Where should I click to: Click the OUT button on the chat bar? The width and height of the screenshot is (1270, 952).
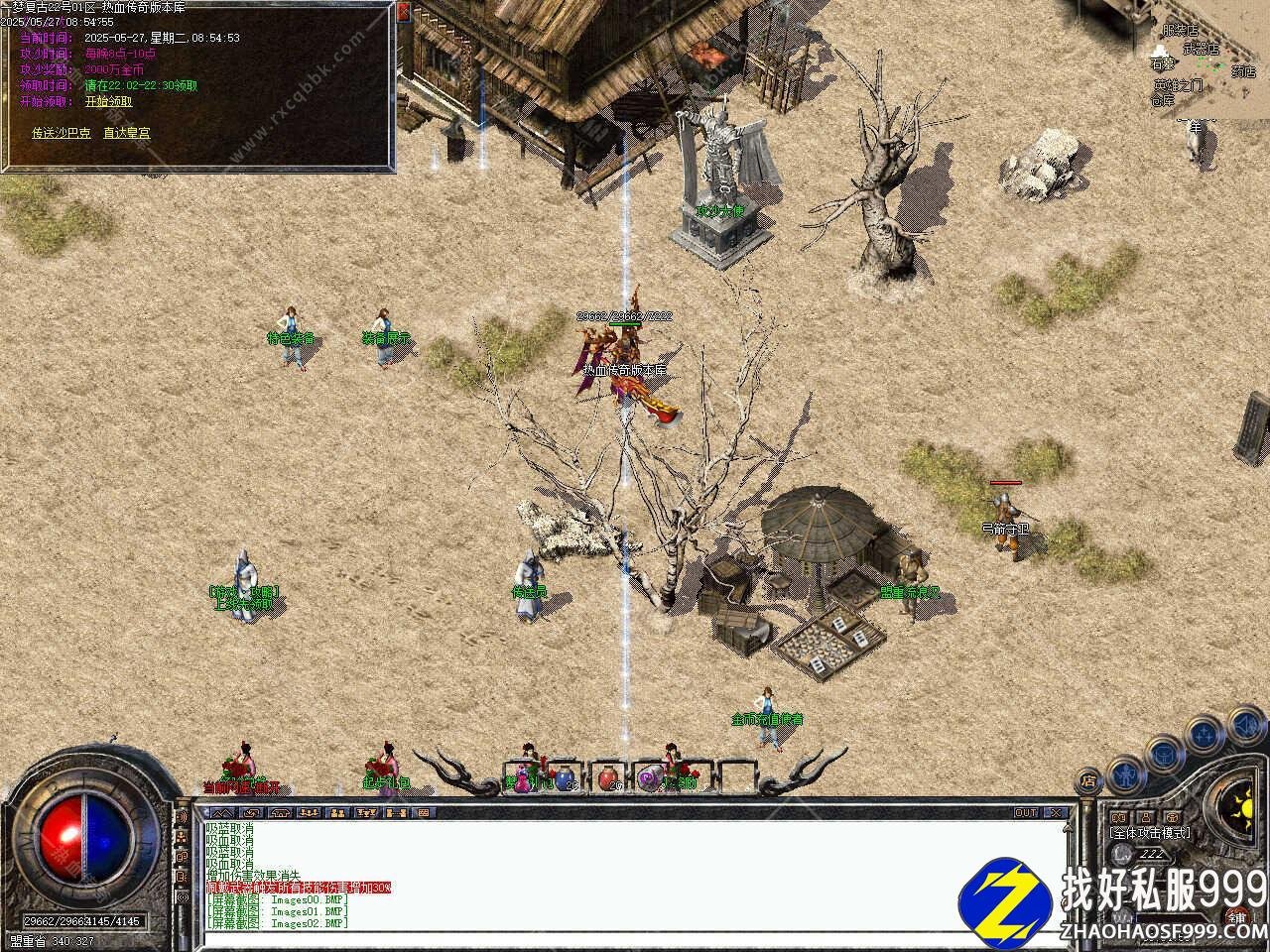pyautogui.click(x=1026, y=813)
